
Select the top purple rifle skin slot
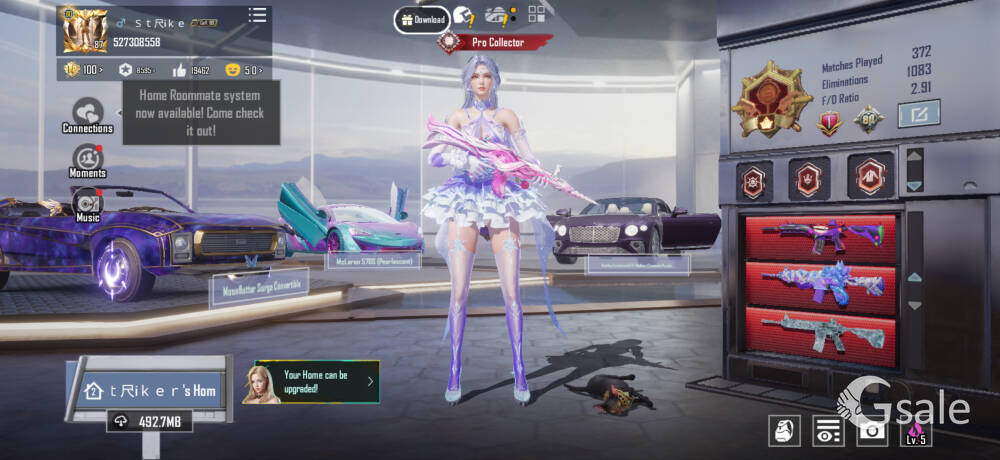[820, 238]
